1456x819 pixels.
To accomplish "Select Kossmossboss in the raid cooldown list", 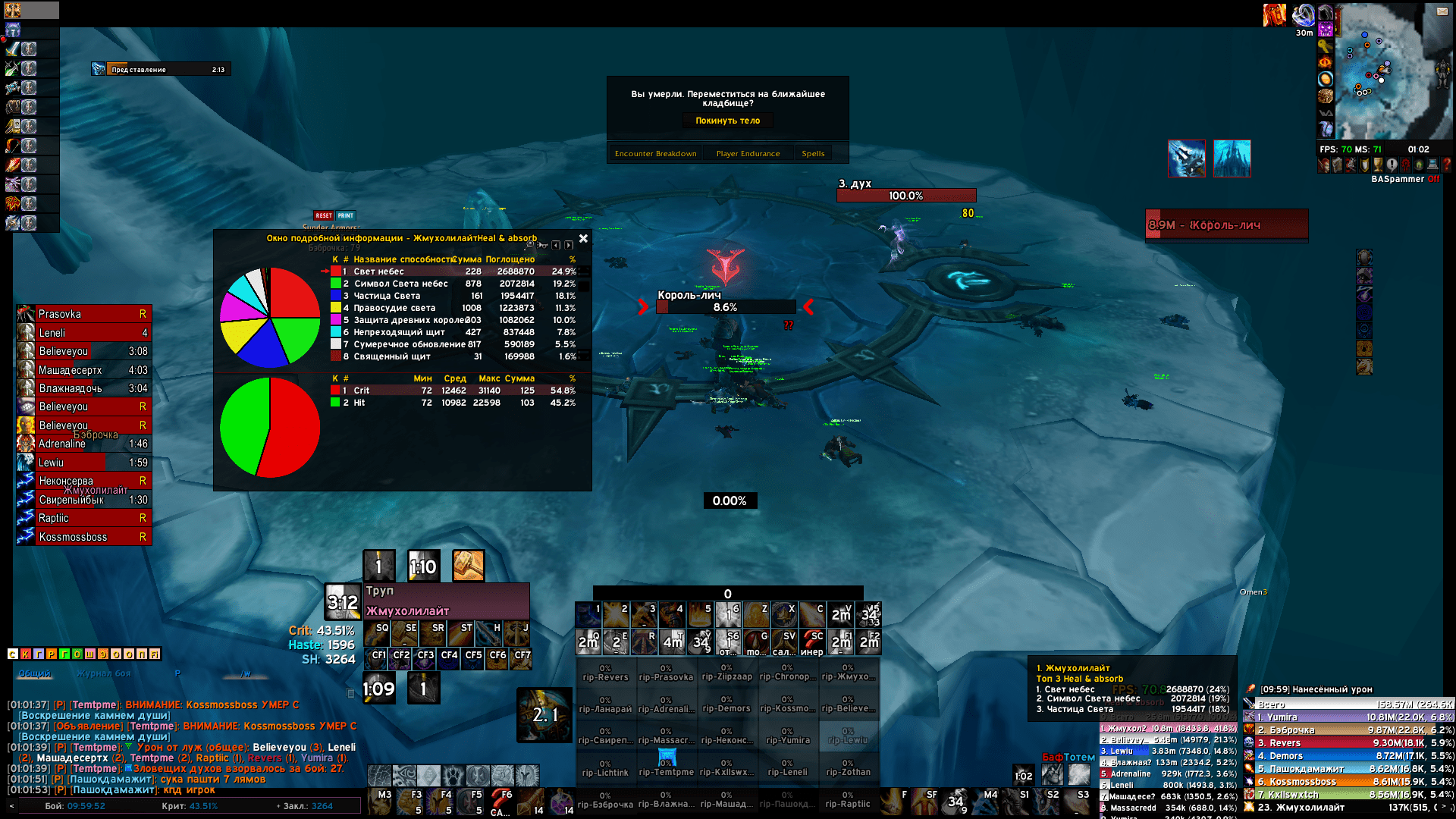I will (84, 537).
